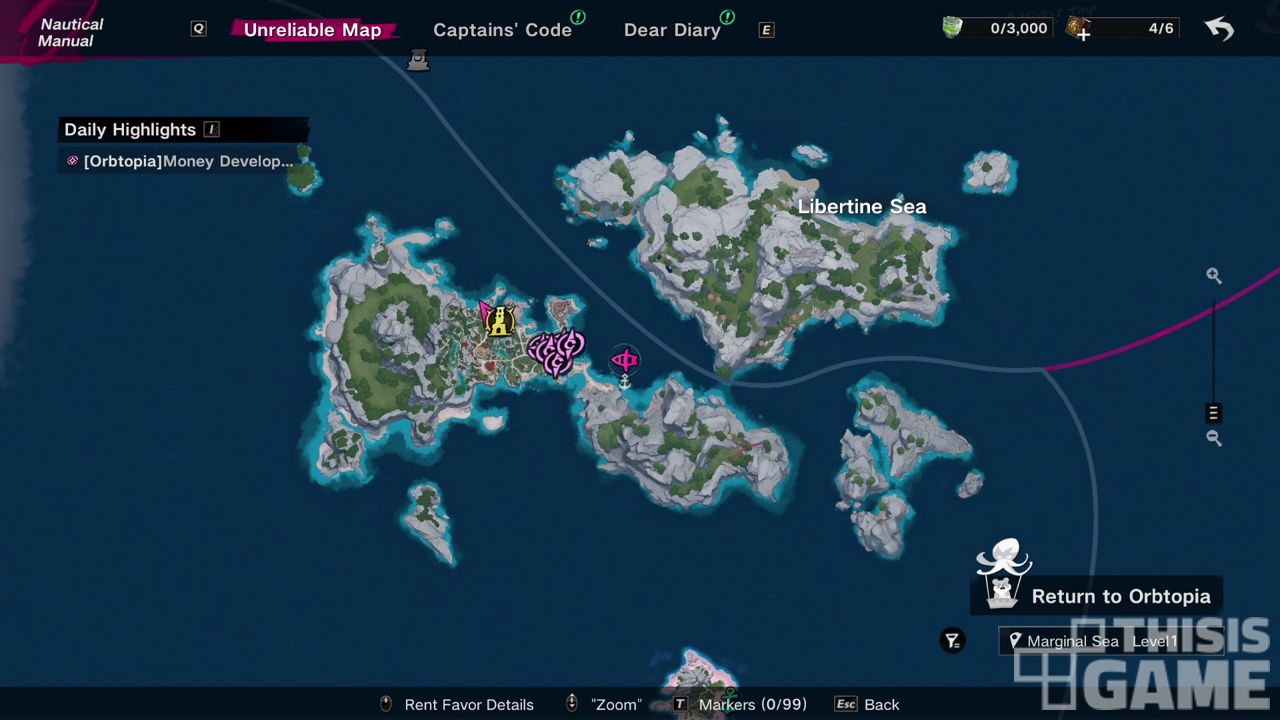The width and height of the screenshot is (1280, 720).
Task: Open the Orbtopia Money Development daily highlight
Action: [182, 161]
